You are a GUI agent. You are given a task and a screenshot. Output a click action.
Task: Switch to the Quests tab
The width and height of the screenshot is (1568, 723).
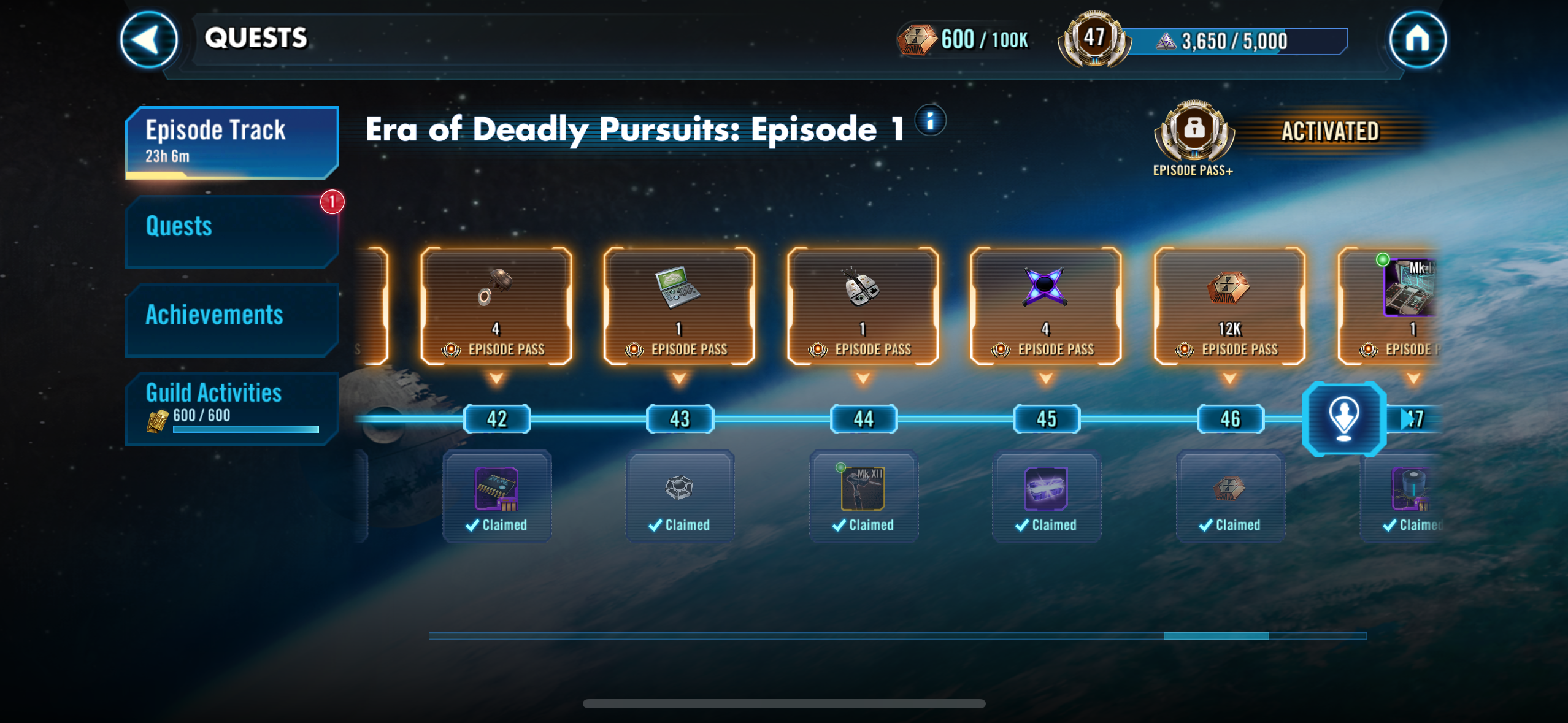pos(232,231)
